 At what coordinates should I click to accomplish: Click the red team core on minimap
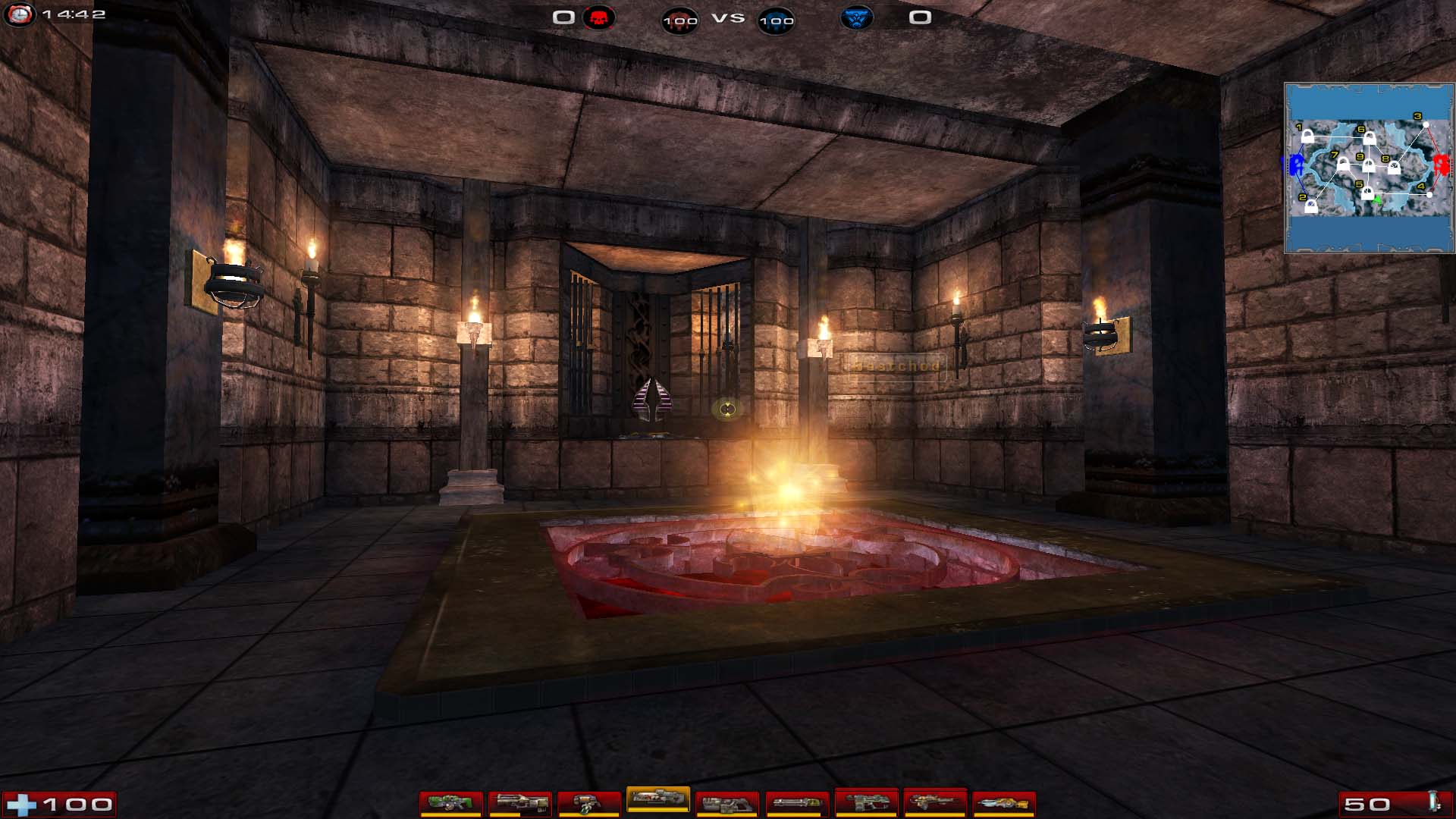1441,164
